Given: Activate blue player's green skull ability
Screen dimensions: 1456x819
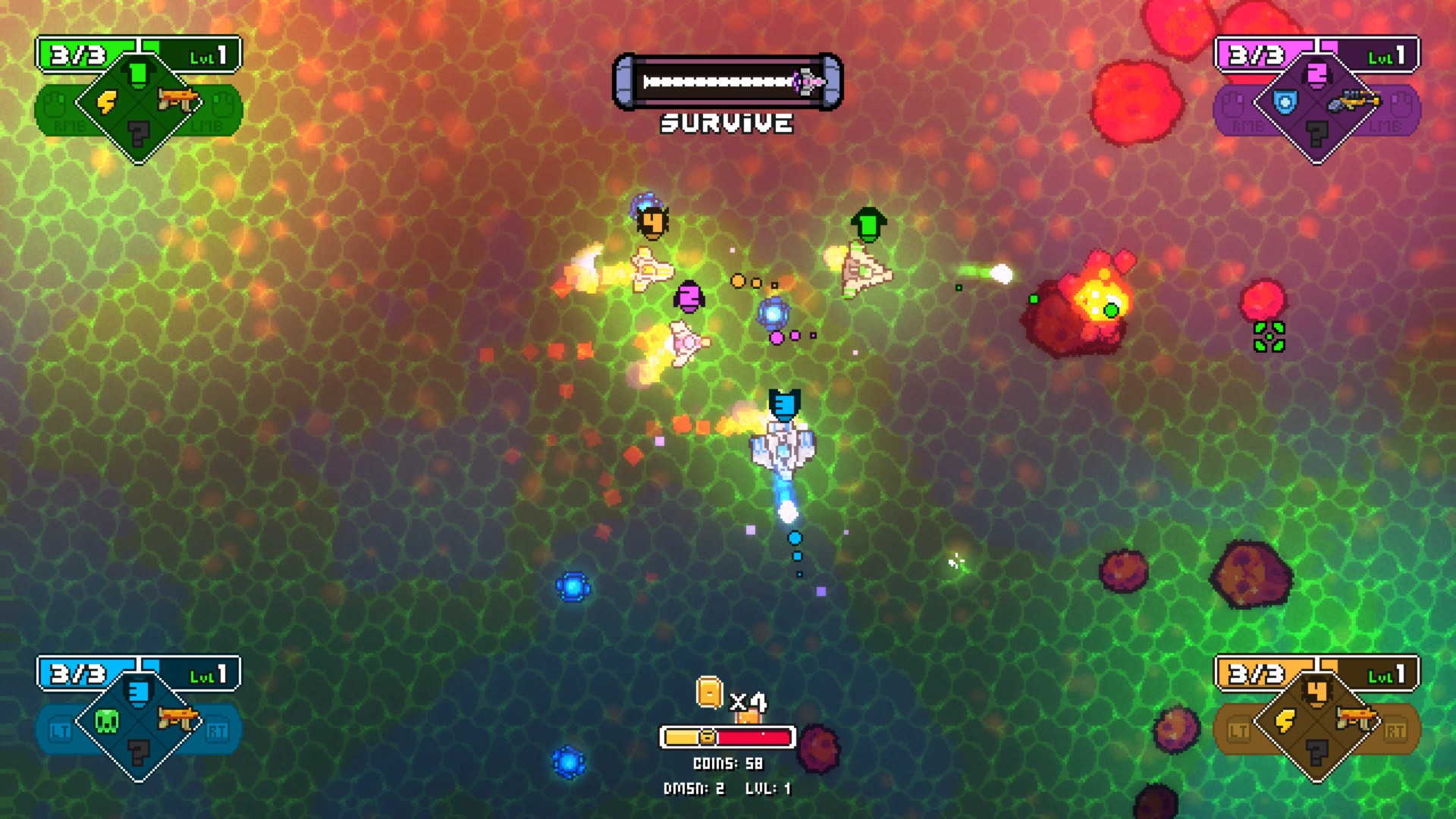Looking at the screenshot, I should [x=107, y=720].
